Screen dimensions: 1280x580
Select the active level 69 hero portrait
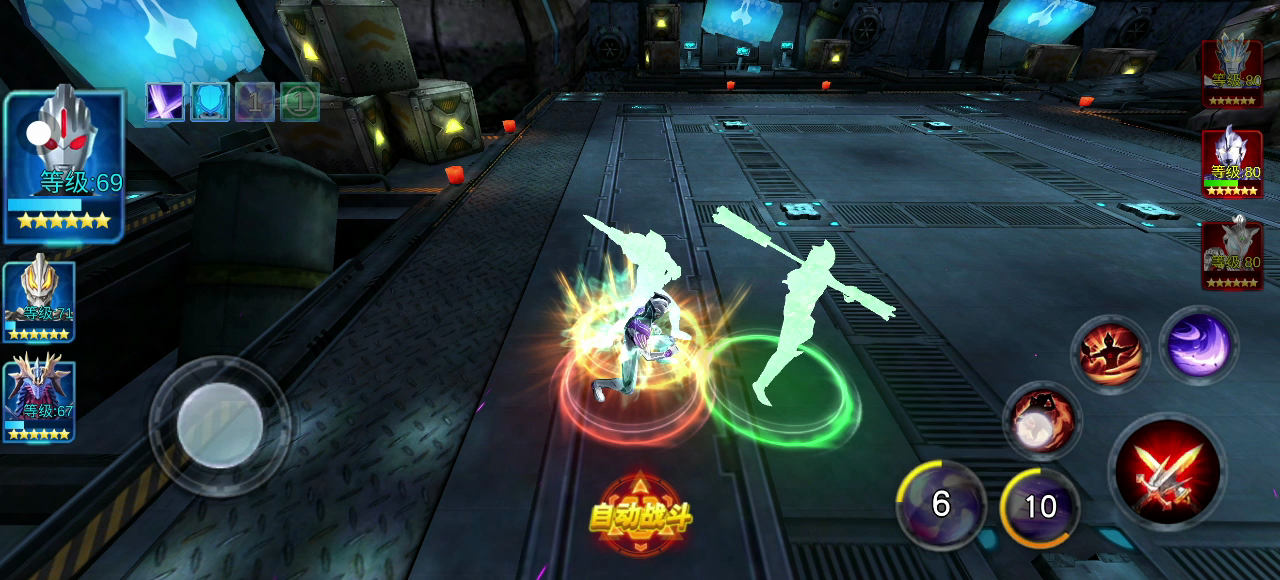64,167
